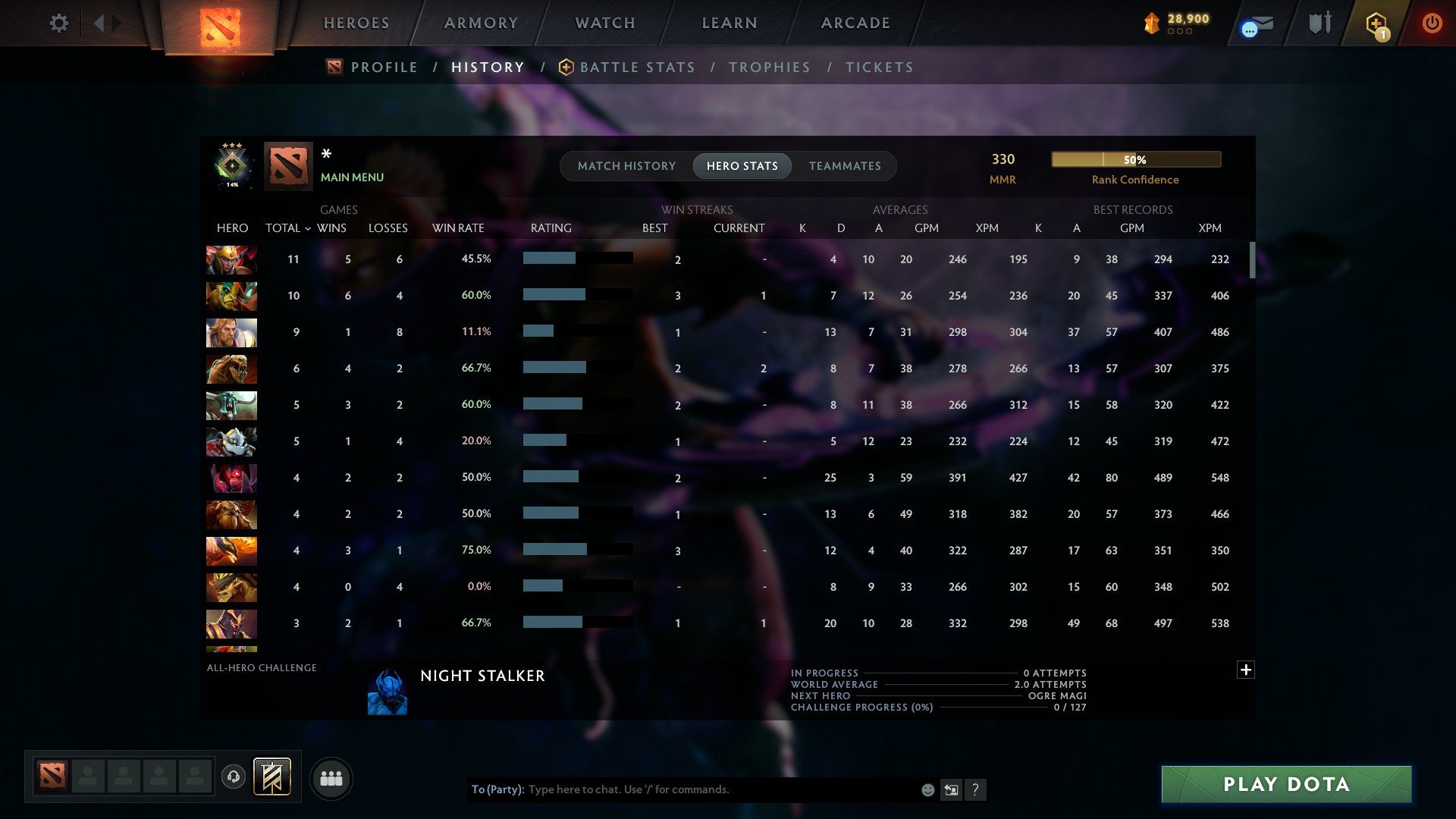1456x819 pixels.
Task: Open the notifications envelope icon
Action: [1255, 23]
